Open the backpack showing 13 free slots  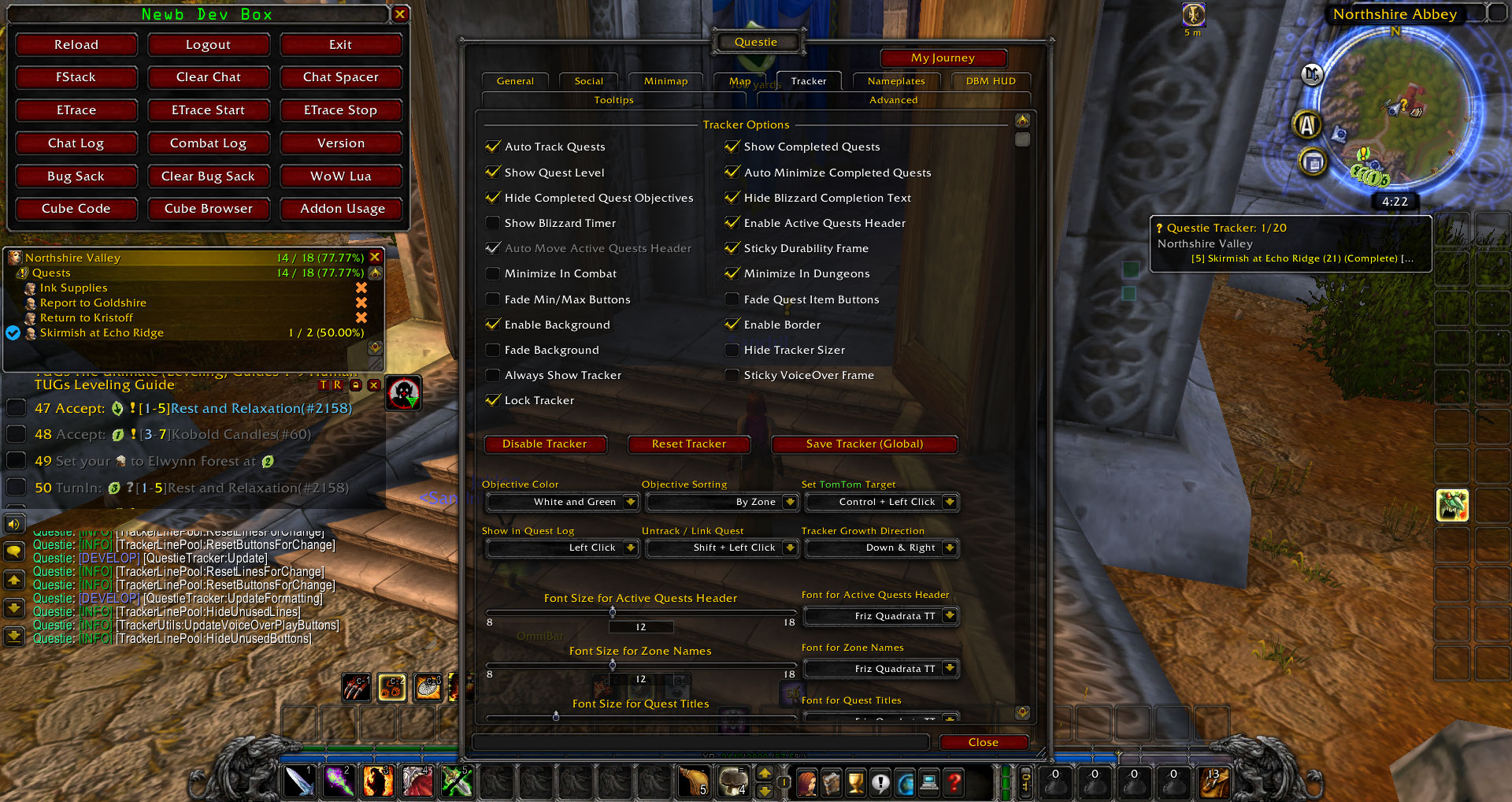pos(1213,782)
